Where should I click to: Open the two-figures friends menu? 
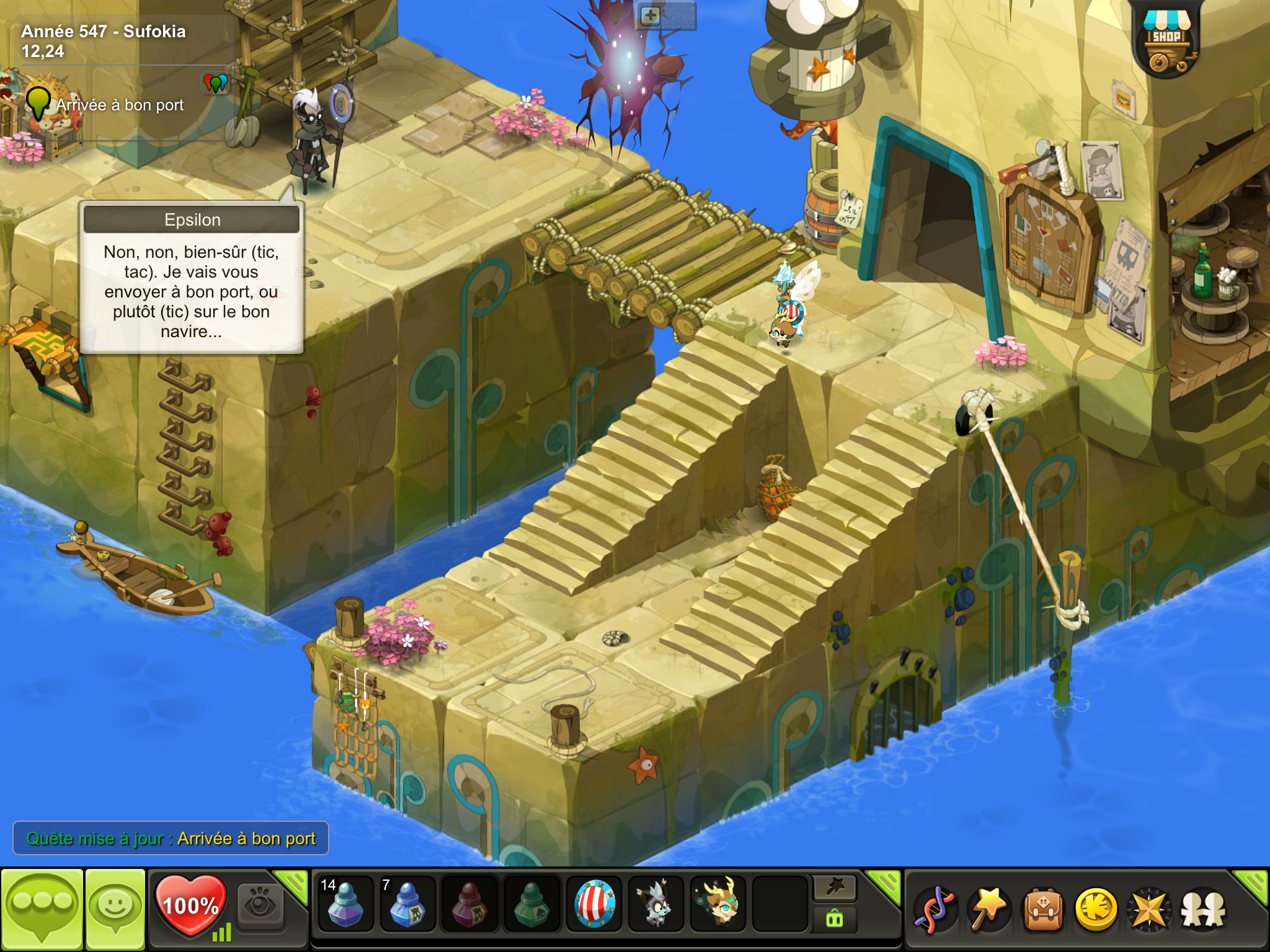coord(1203,910)
